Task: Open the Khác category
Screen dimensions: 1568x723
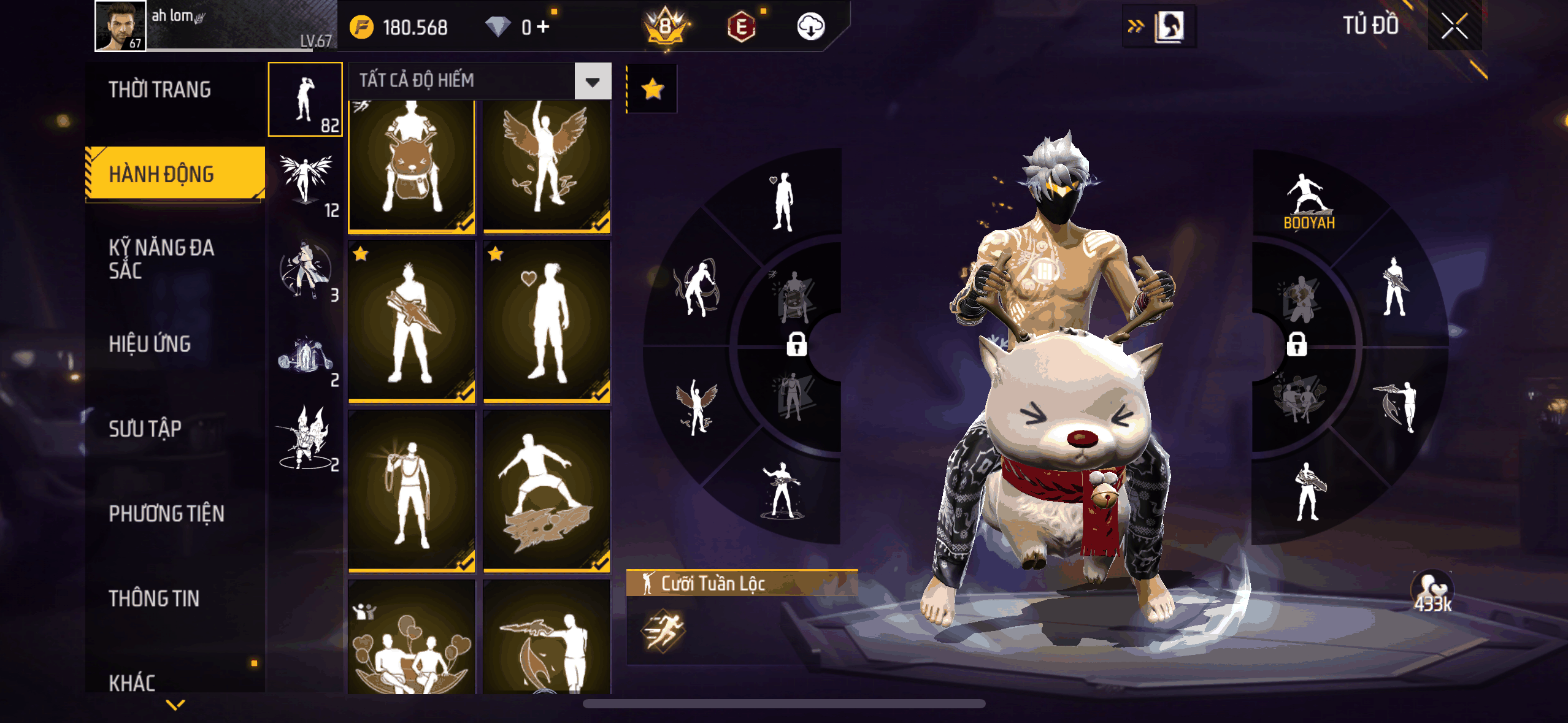Action: (x=132, y=683)
